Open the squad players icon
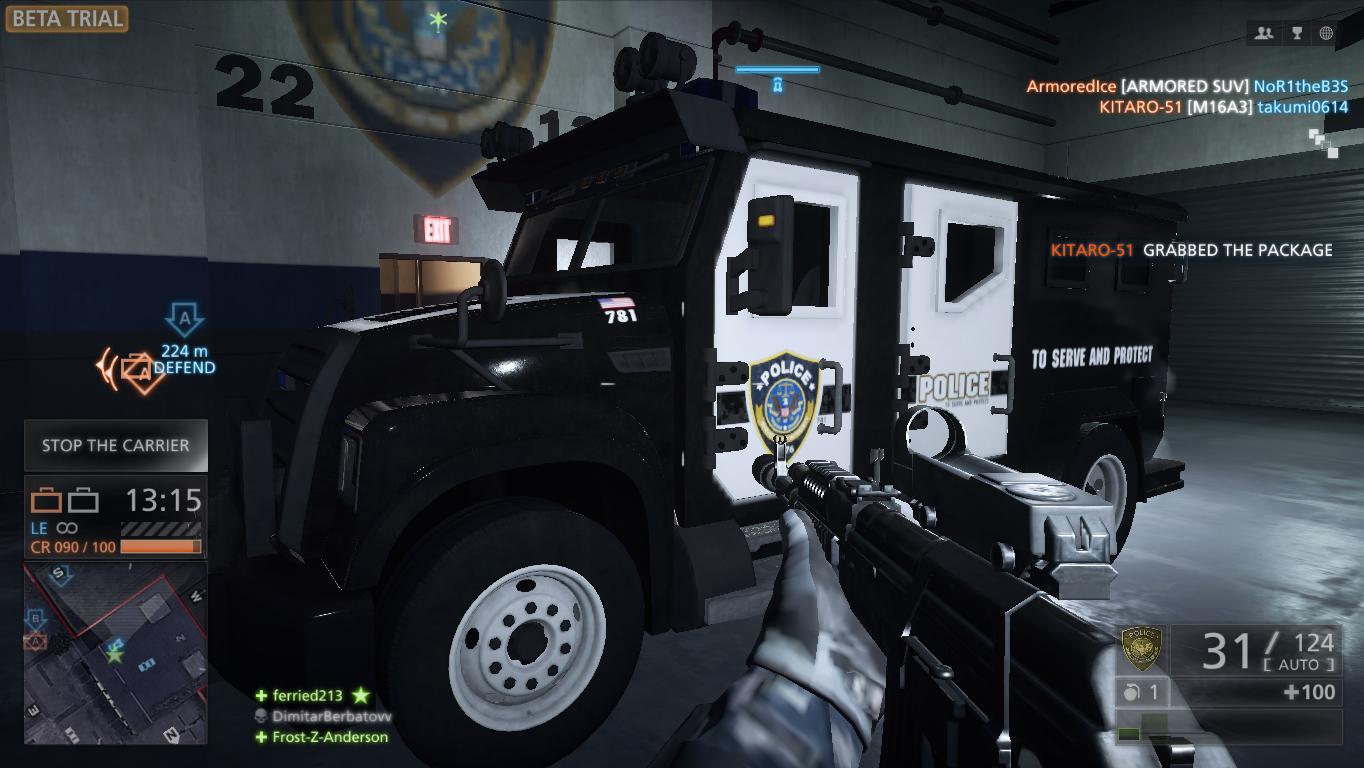1364x768 pixels. 1264,33
